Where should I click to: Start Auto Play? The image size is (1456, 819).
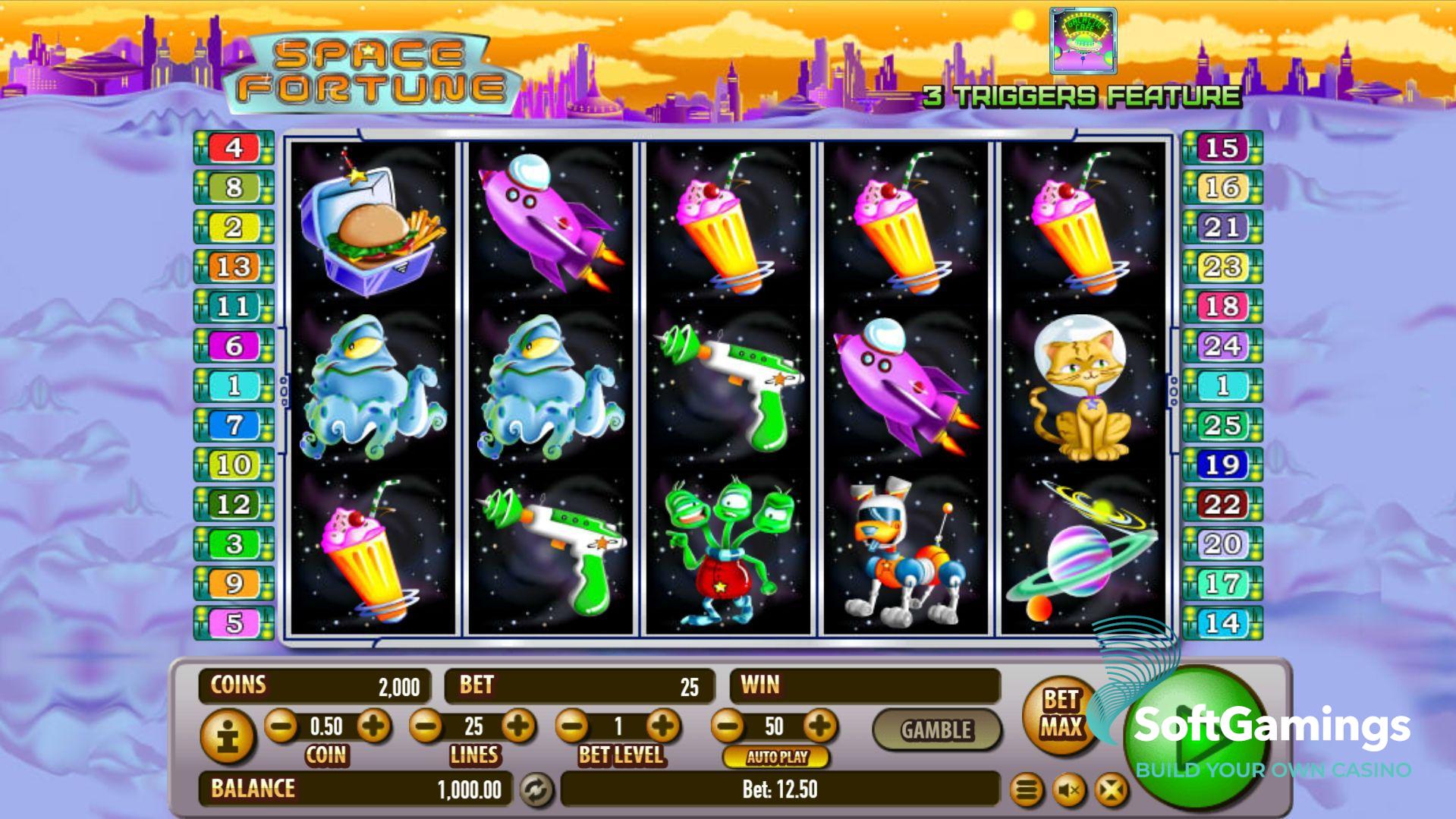(776, 757)
